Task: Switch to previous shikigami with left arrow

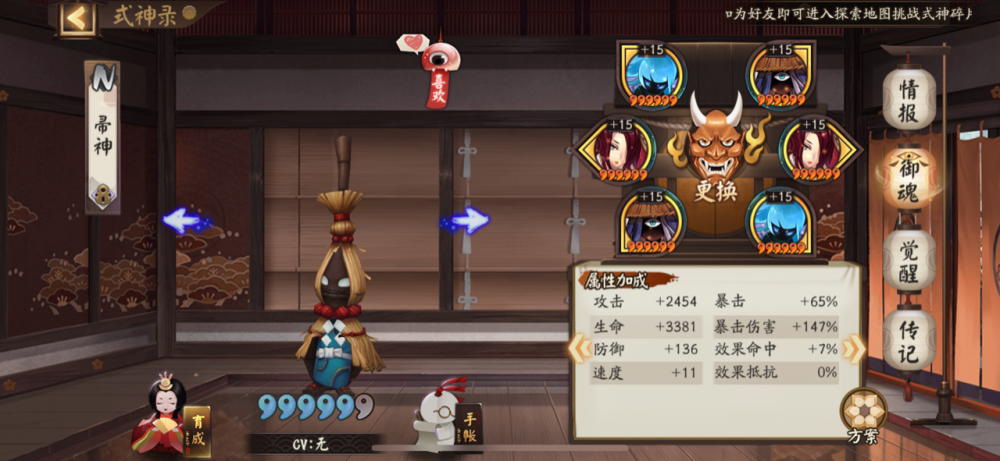Action: click(187, 221)
